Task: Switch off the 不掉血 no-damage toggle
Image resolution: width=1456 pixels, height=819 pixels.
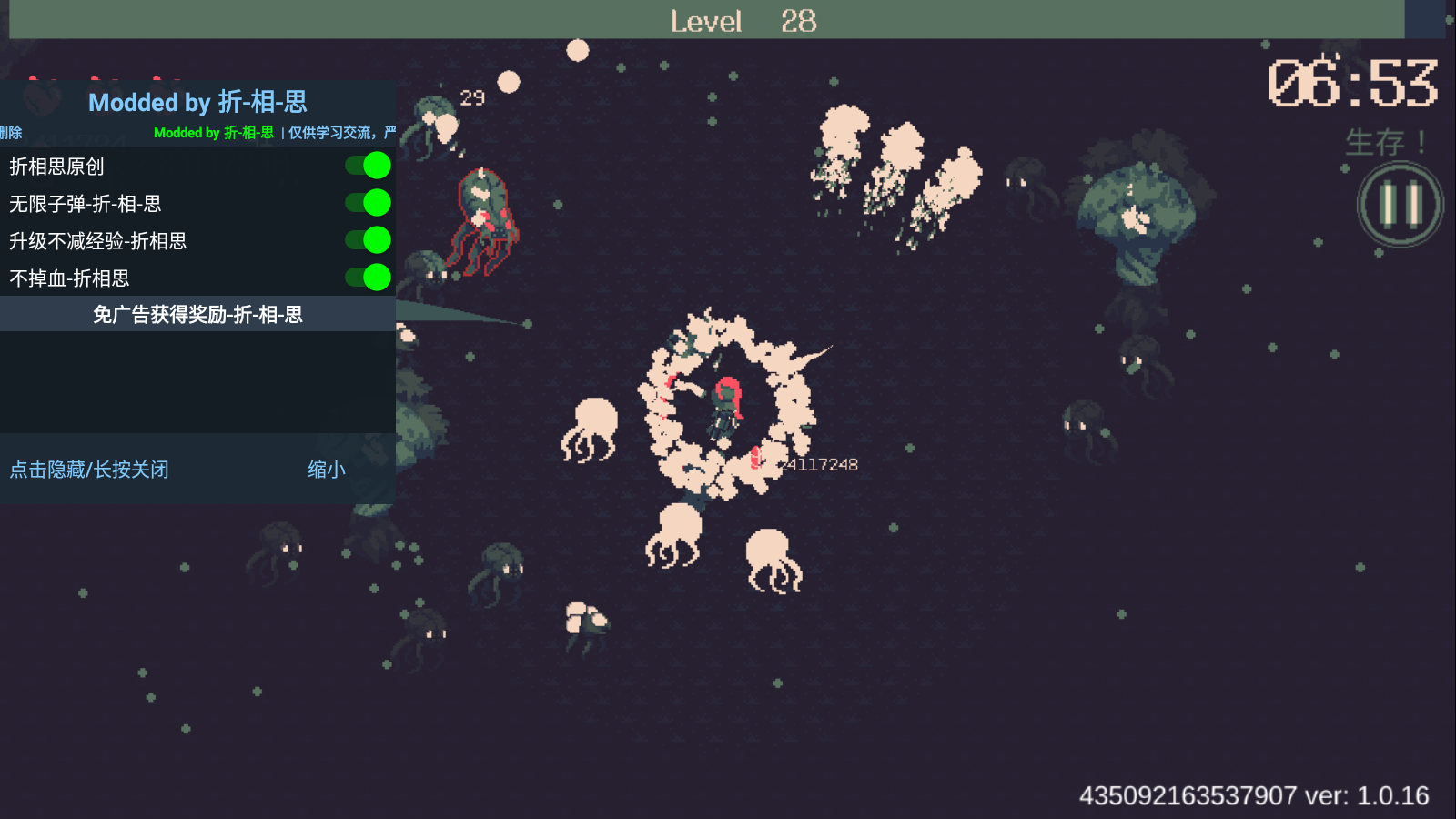Action: 369,278
